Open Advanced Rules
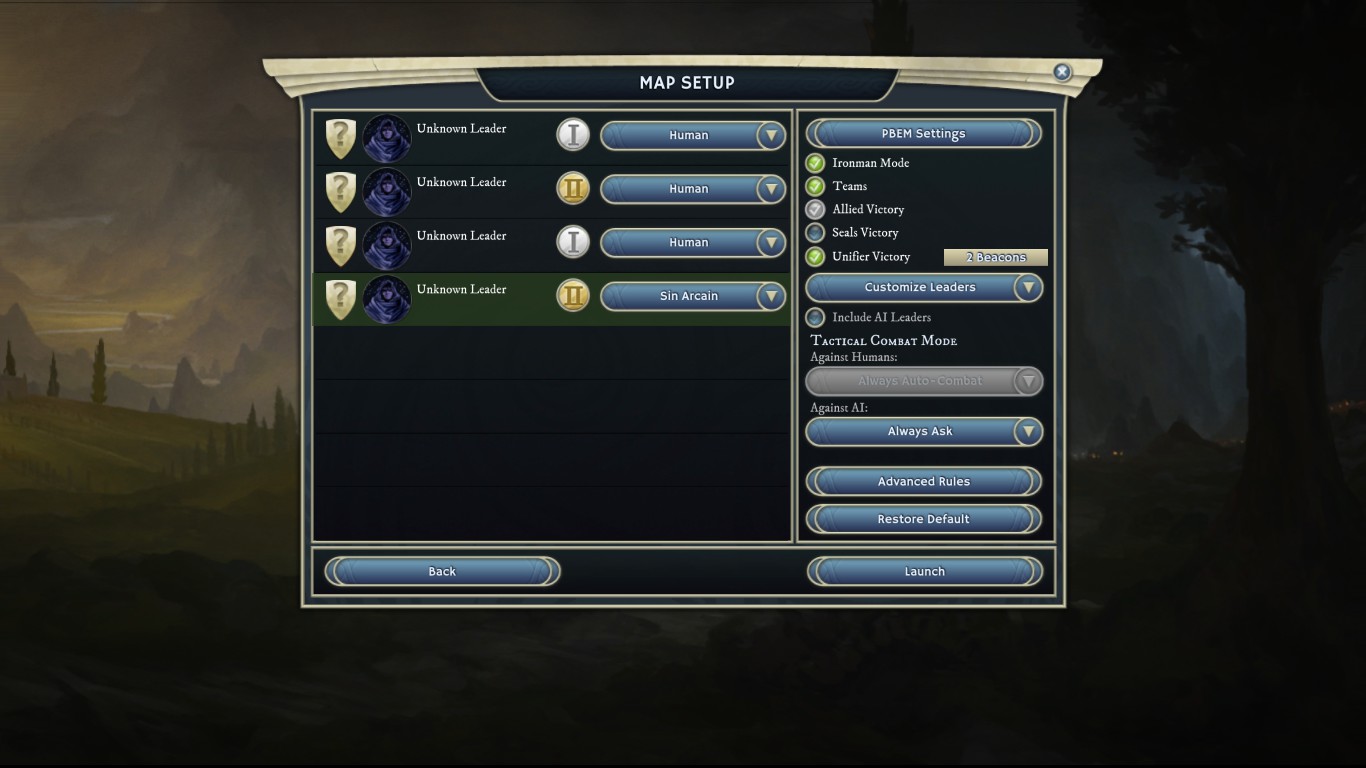The height and width of the screenshot is (768, 1366). pyautogui.click(x=923, y=482)
